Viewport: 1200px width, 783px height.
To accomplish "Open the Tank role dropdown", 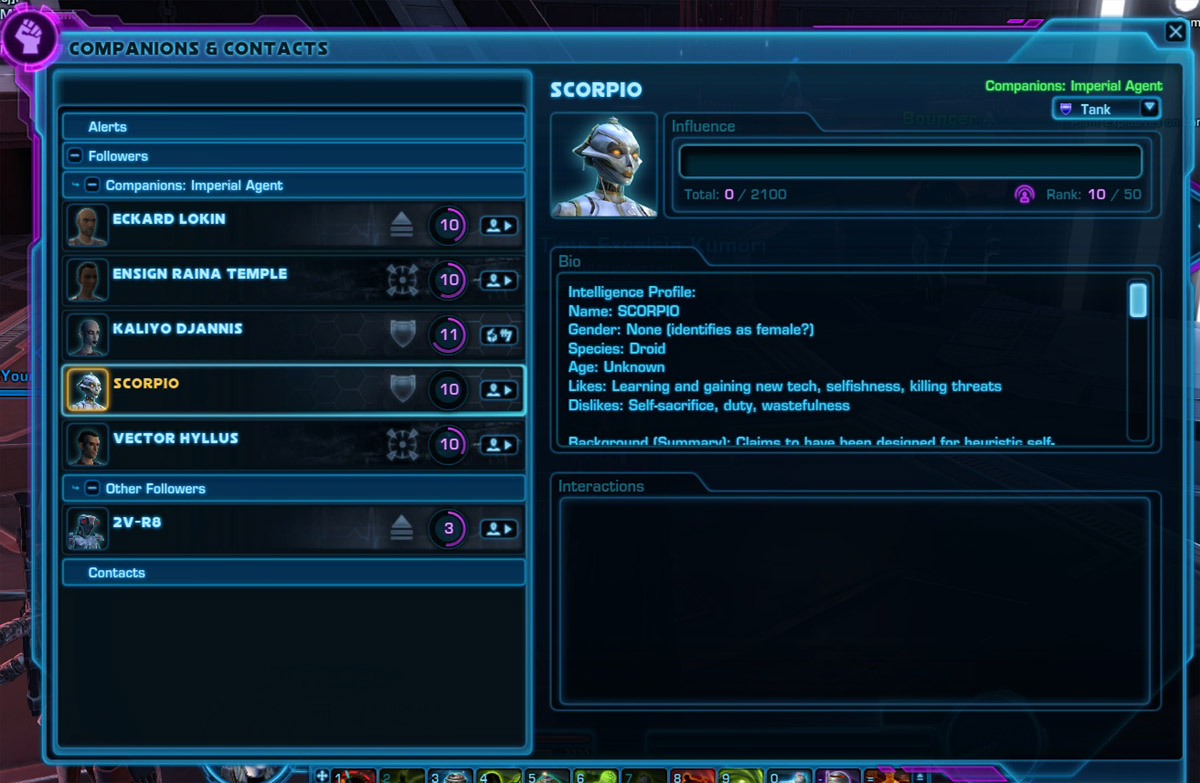I will click(x=1105, y=109).
